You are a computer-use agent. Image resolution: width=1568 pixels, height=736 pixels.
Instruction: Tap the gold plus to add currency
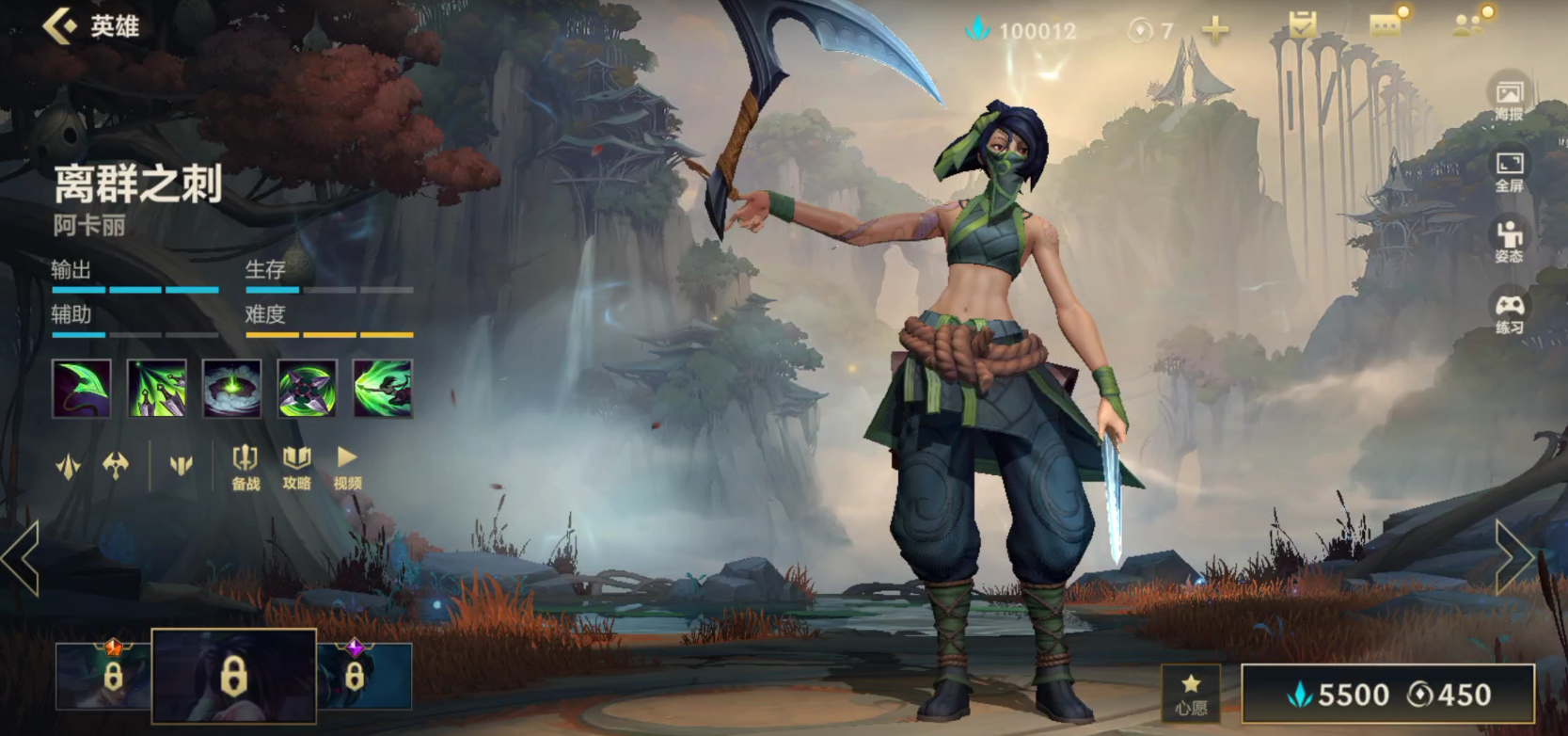coord(1215,30)
